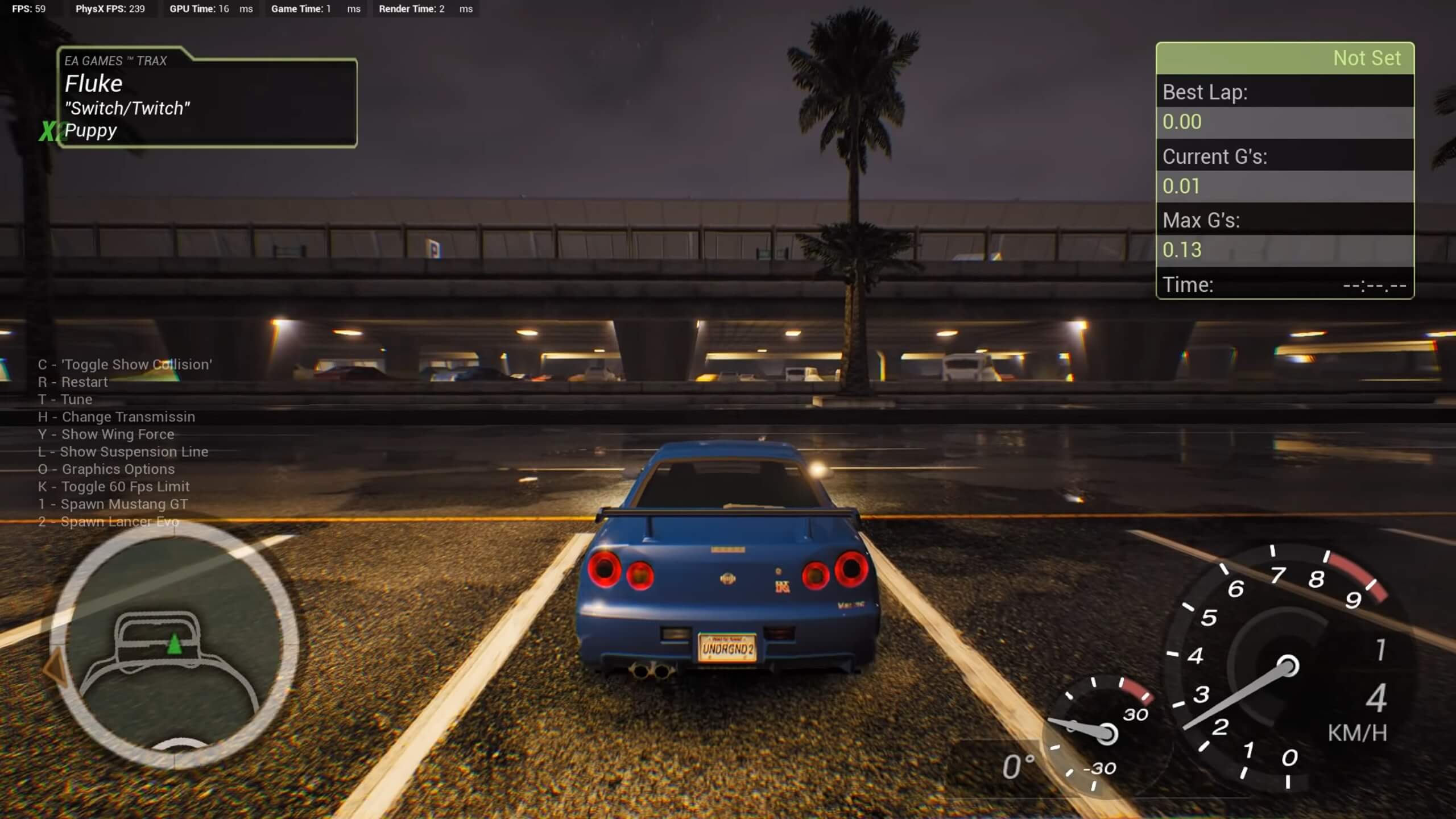Toggle the 60 Fps Limit
The image size is (1456, 819).
(114, 486)
